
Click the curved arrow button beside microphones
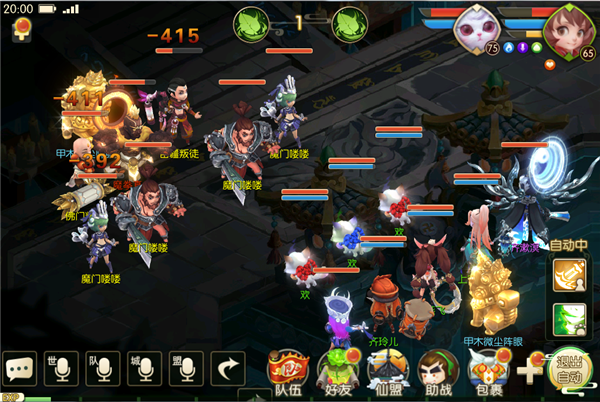pyautogui.click(x=229, y=369)
